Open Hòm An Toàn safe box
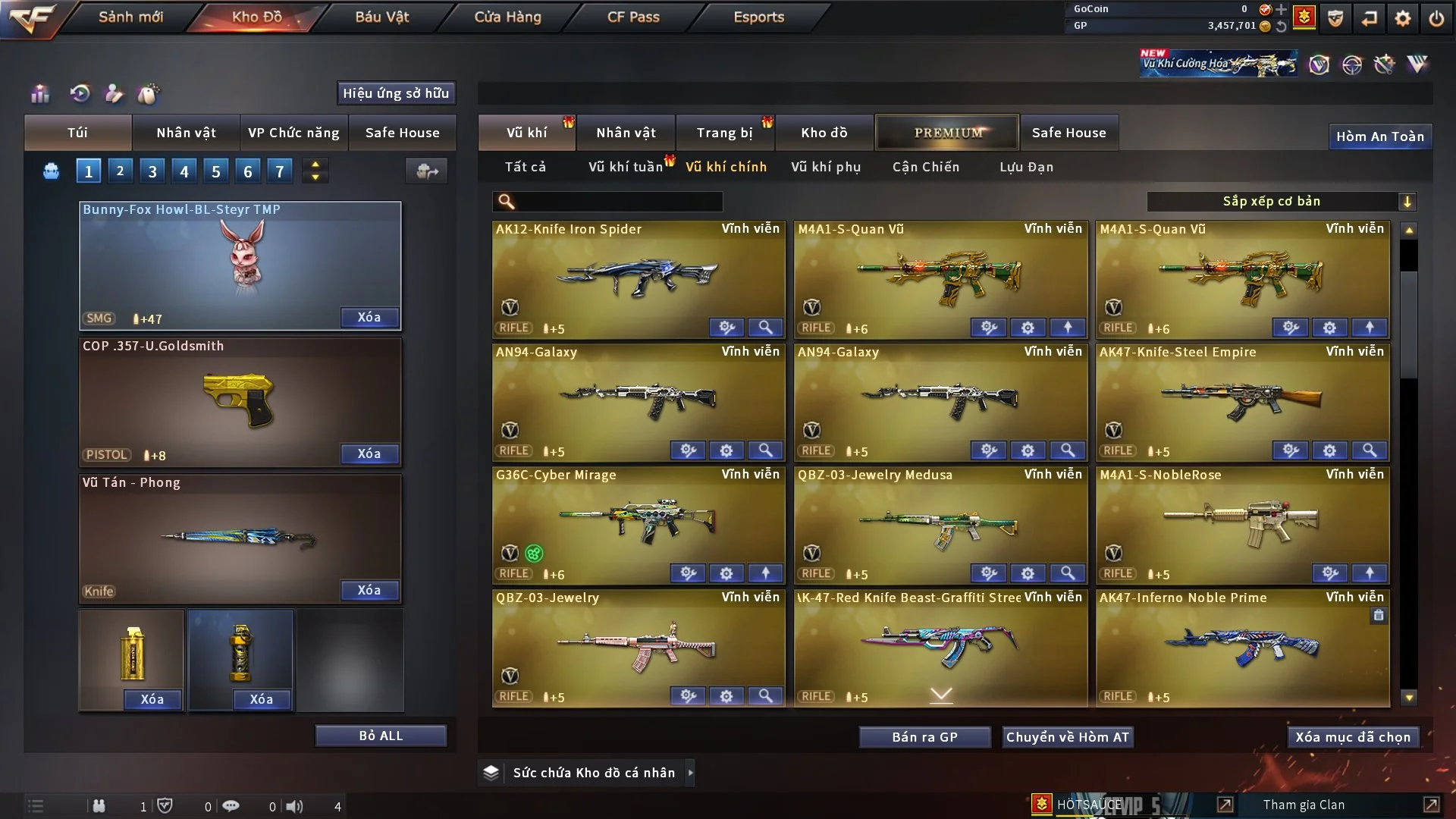This screenshot has width=1456, height=819. pyautogui.click(x=1379, y=136)
